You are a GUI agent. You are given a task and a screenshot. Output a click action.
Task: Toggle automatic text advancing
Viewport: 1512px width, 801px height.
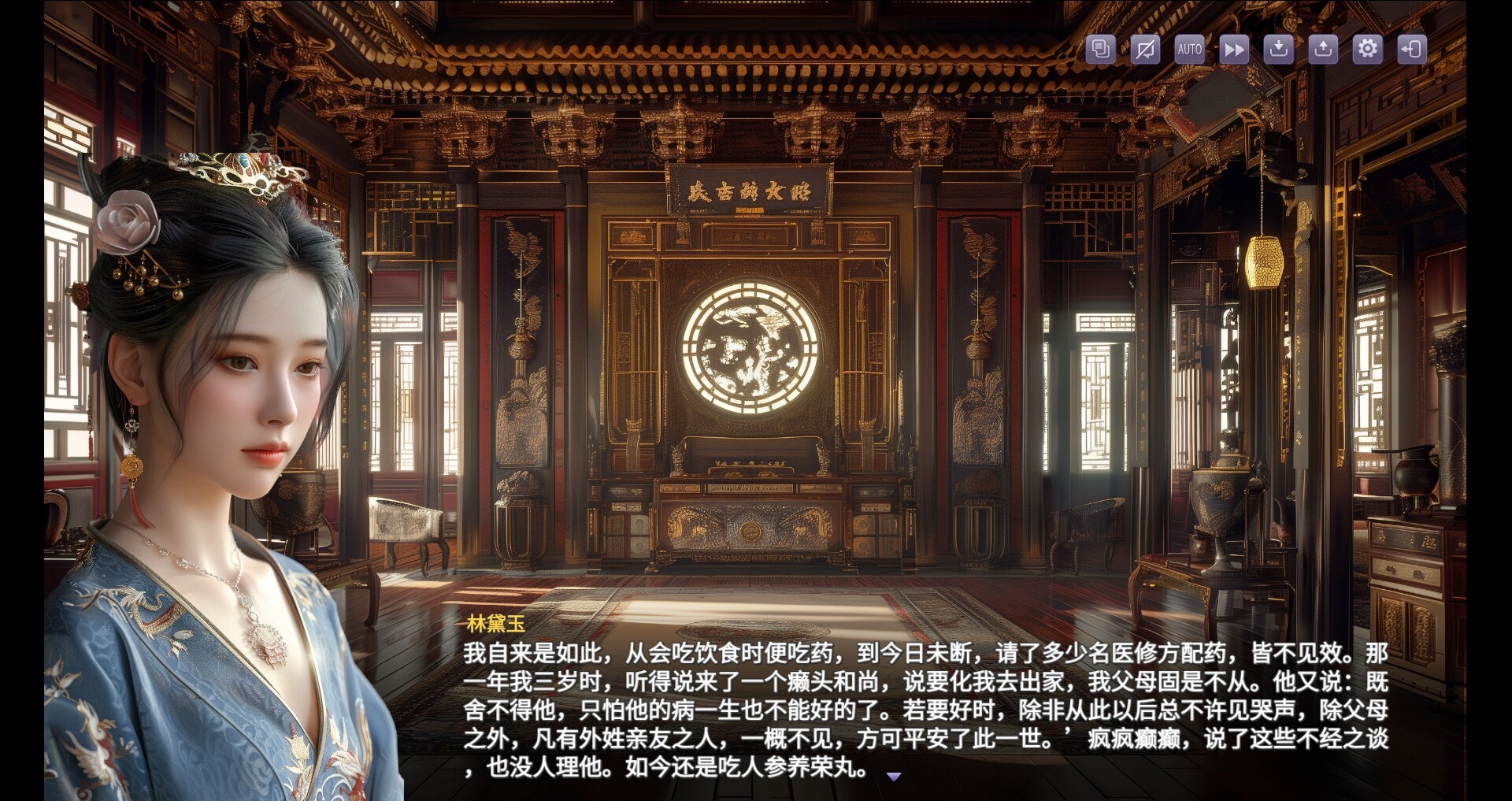[x=1189, y=49]
